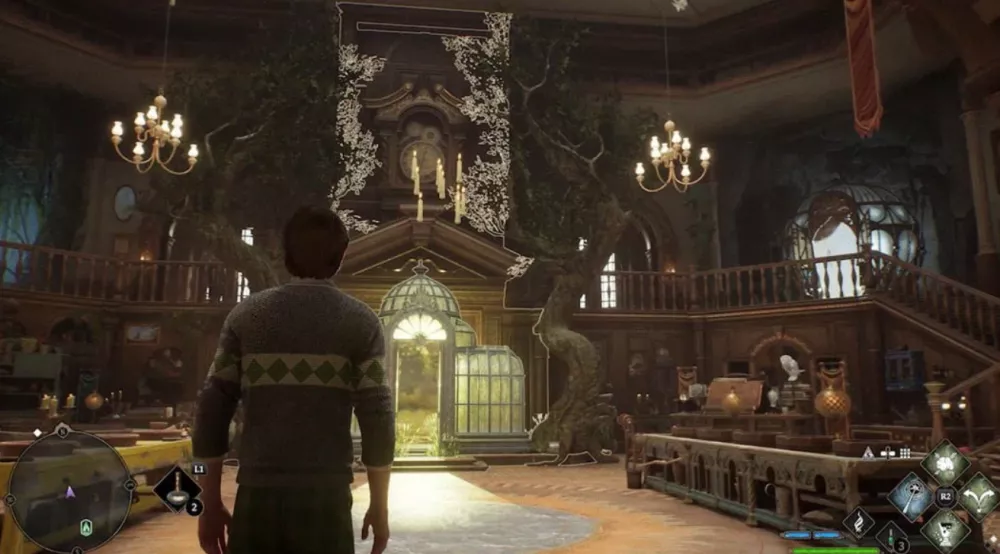Viewport: 1000px width, 554px height.
Task: Cast the wand-light spell in the left diamond
Action: pos(911,496)
